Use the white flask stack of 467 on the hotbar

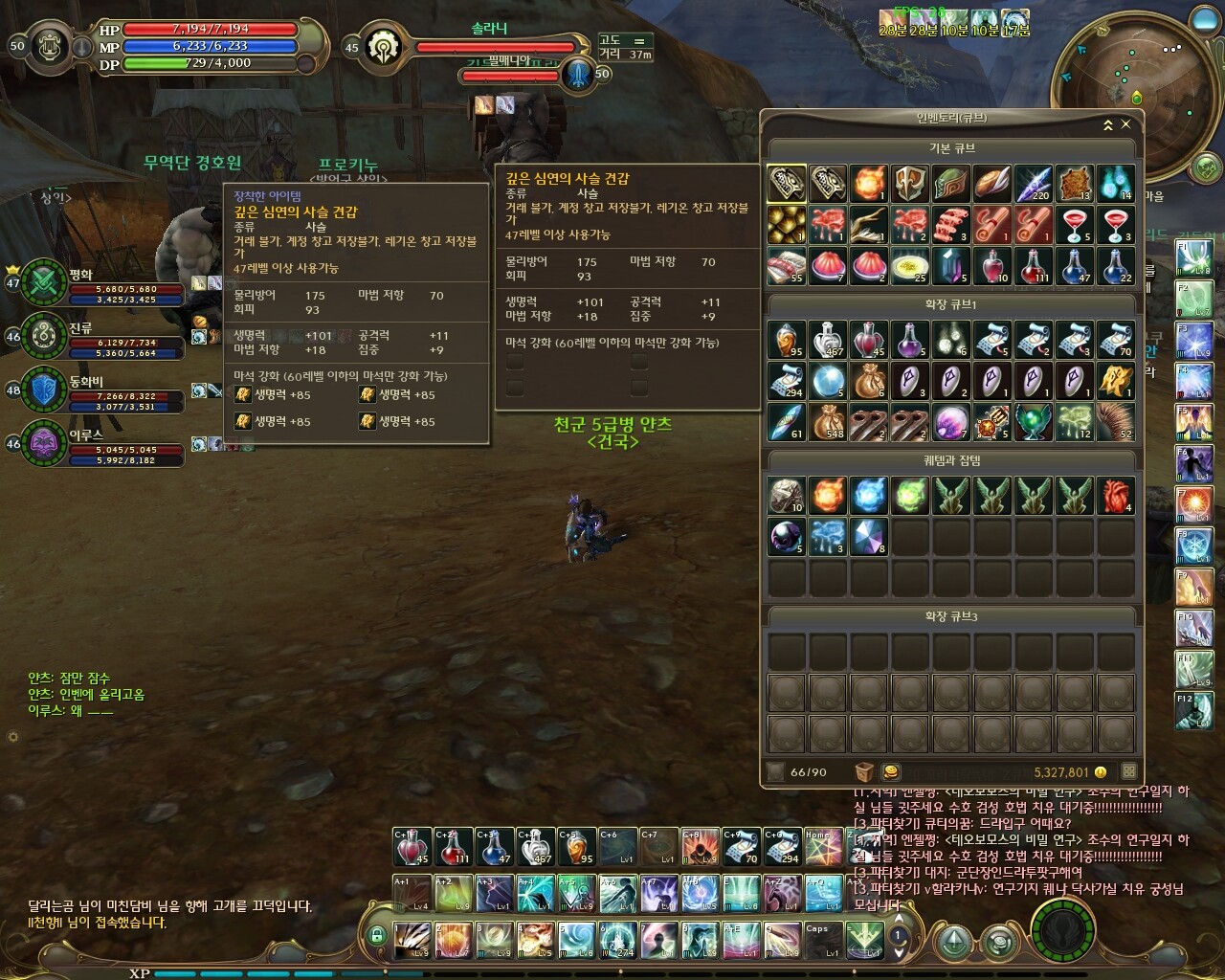click(536, 847)
